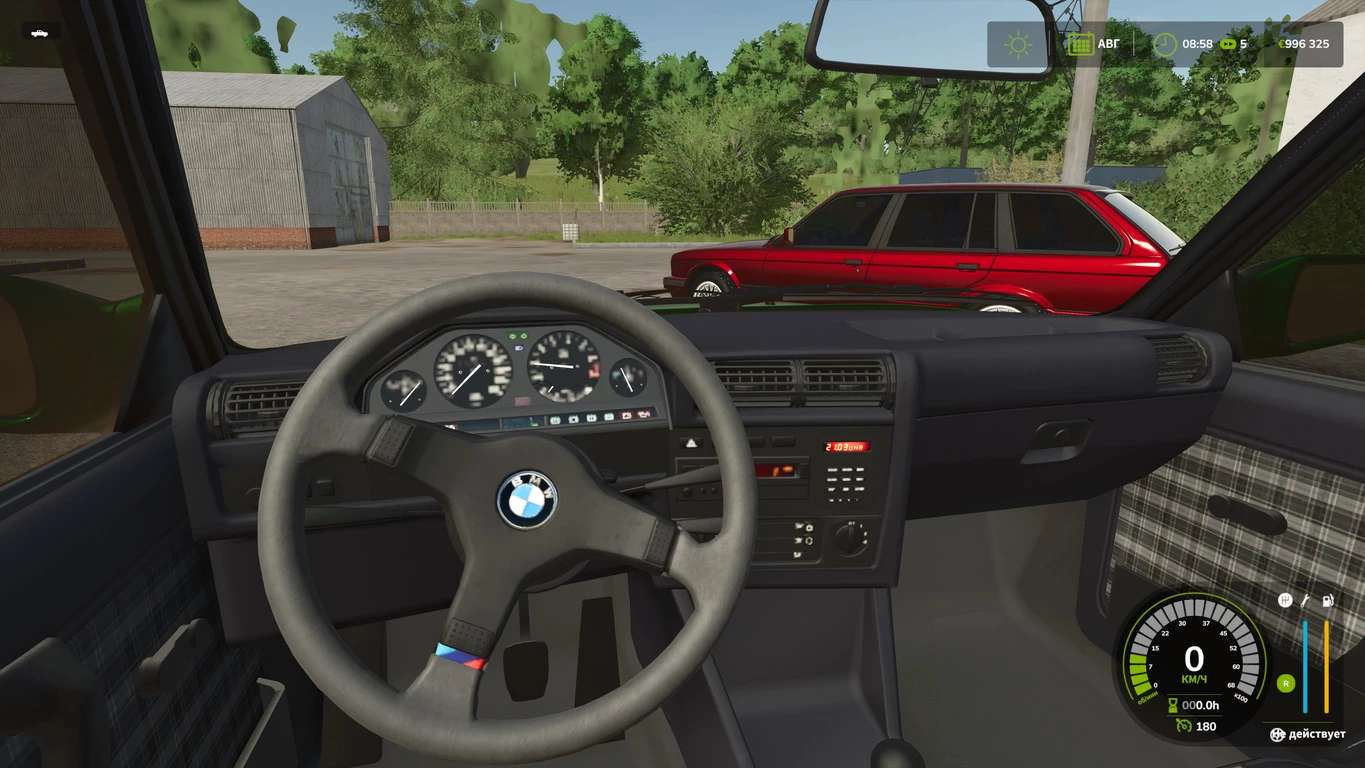
Task: Click the wrench damage icon
Action: point(1305,601)
